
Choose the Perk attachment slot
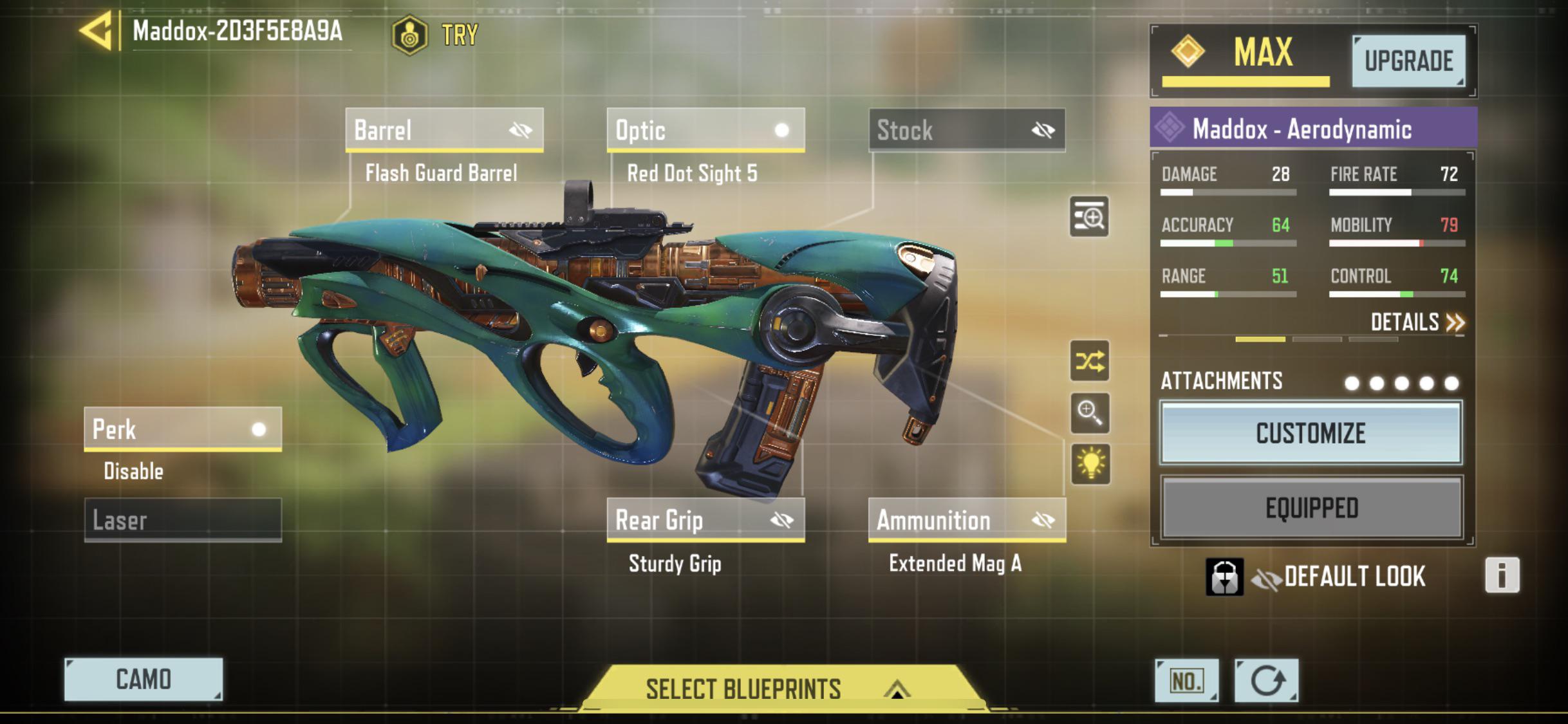pyautogui.click(x=183, y=429)
